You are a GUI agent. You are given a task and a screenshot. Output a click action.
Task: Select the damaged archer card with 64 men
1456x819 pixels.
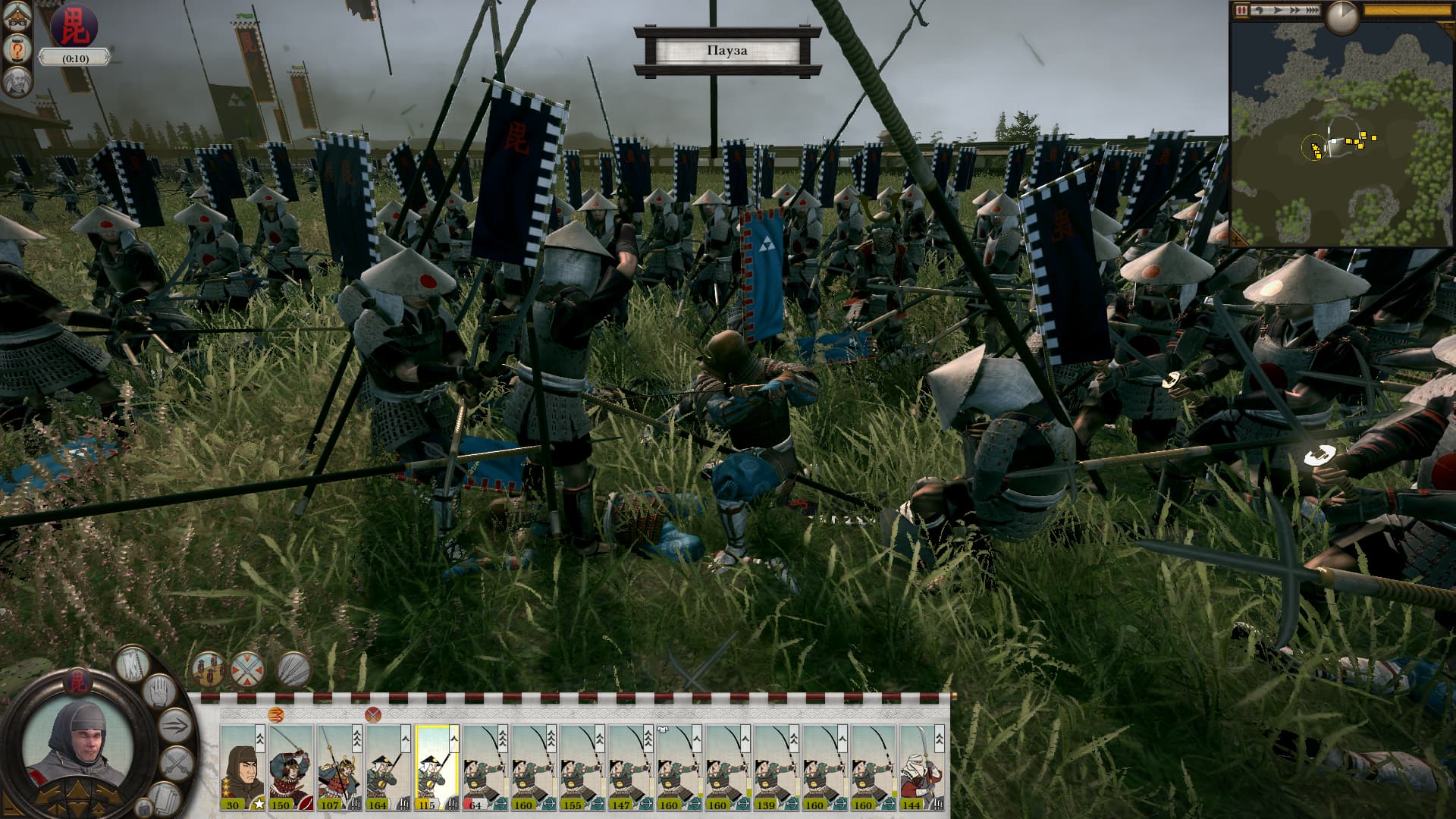click(x=485, y=767)
